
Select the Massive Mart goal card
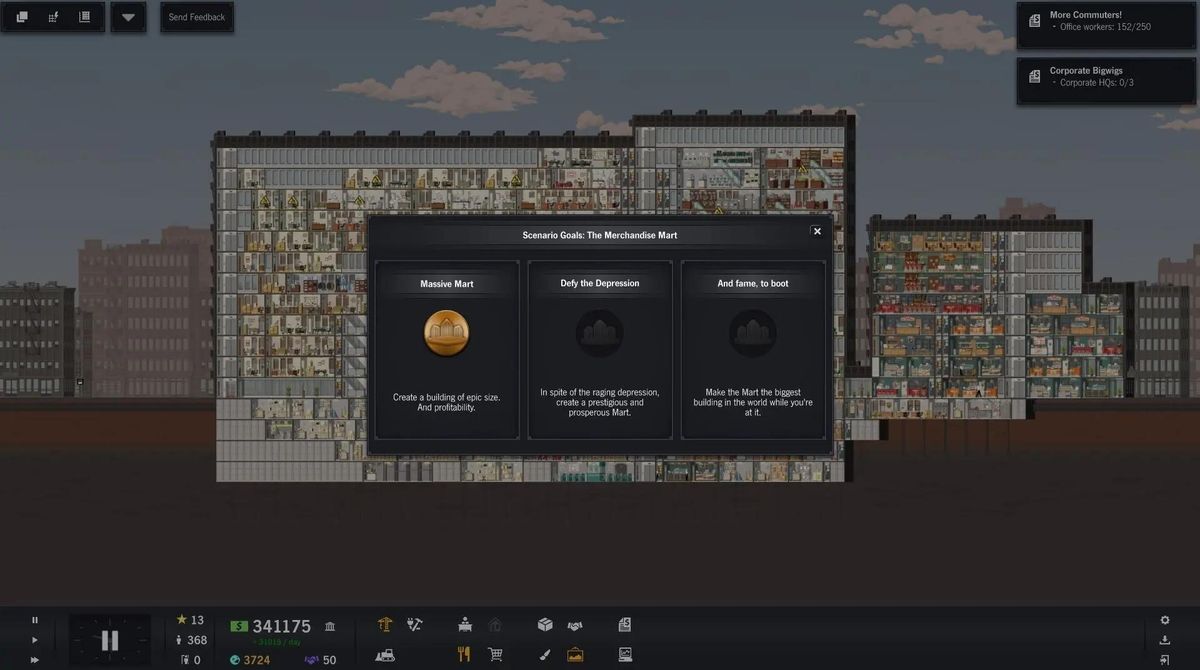(x=447, y=349)
